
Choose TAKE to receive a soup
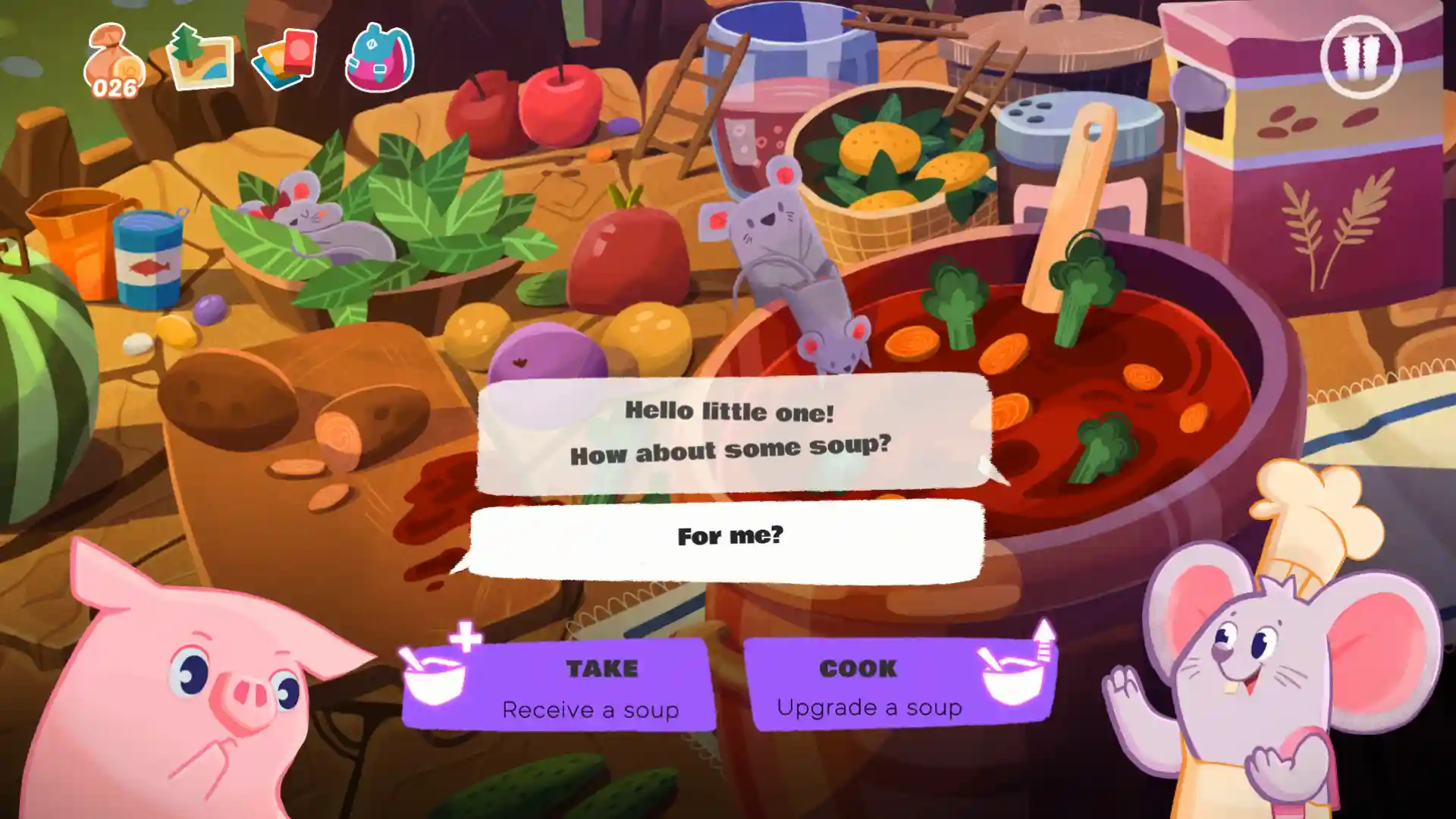coord(560,686)
